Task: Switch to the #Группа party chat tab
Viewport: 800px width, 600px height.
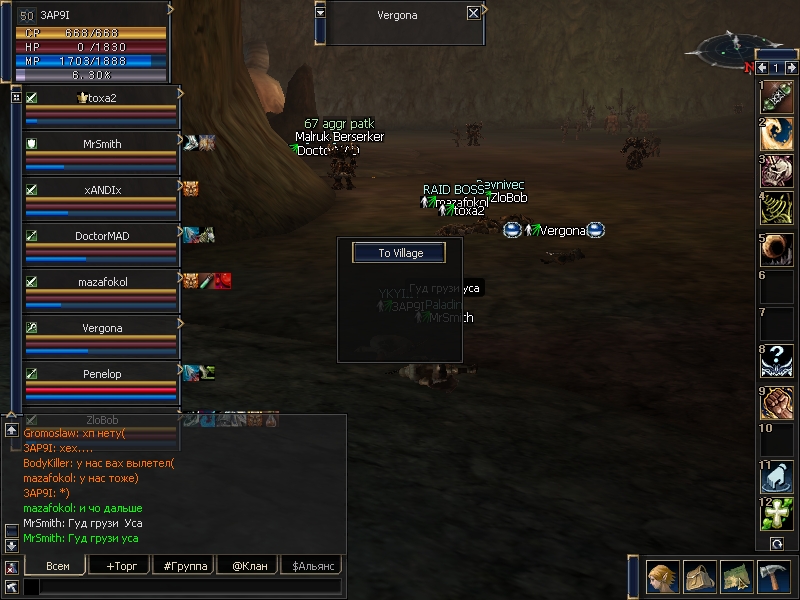Action: point(183,565)
